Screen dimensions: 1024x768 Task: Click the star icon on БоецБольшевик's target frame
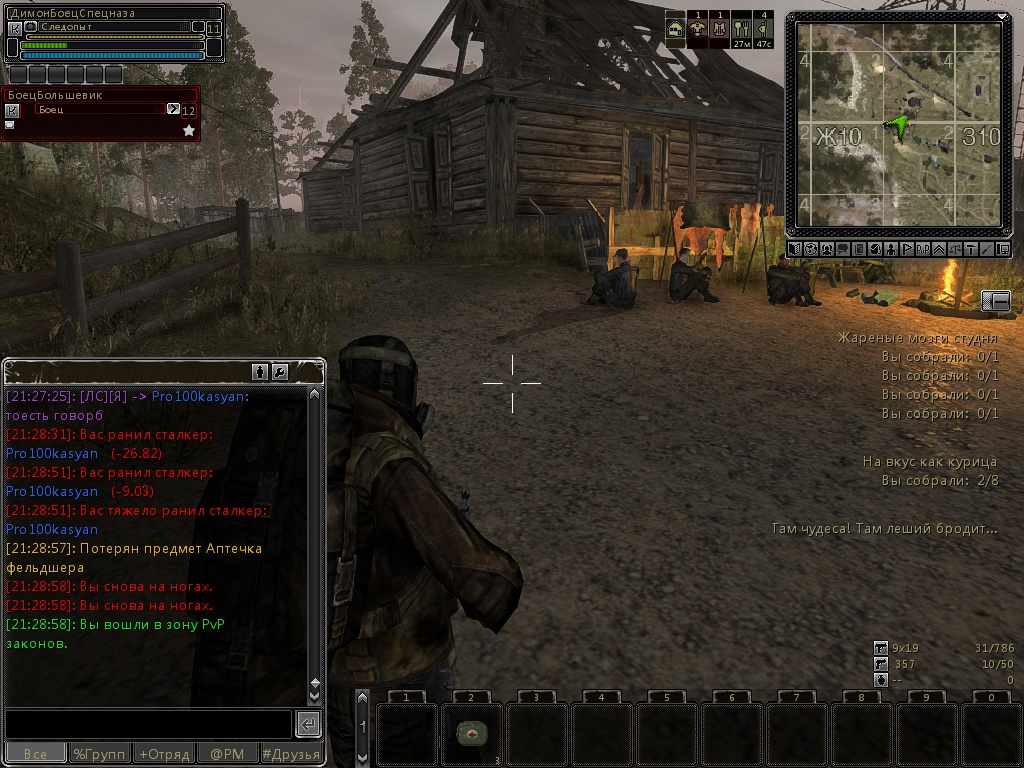pos(189,130)
